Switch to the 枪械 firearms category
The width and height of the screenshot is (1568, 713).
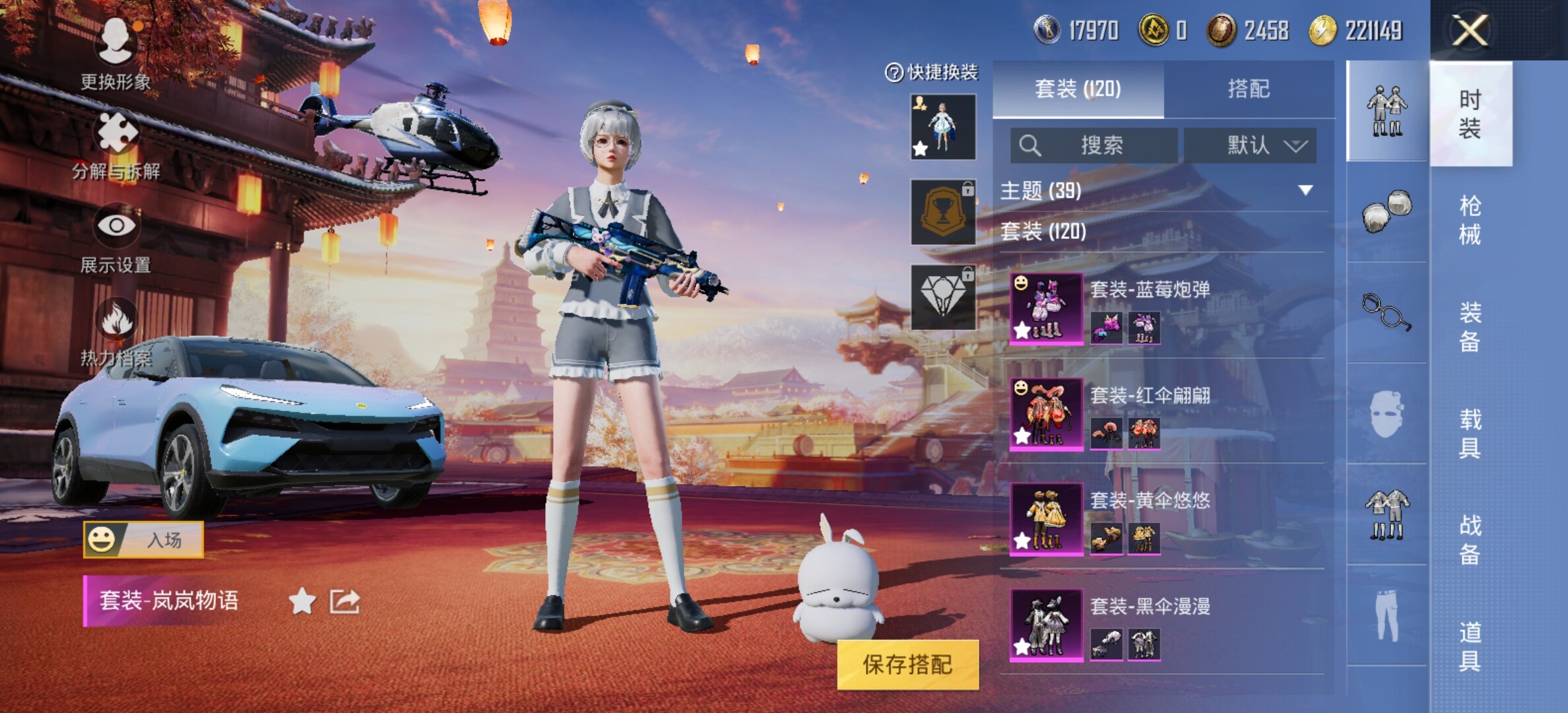pos(1470,220)
